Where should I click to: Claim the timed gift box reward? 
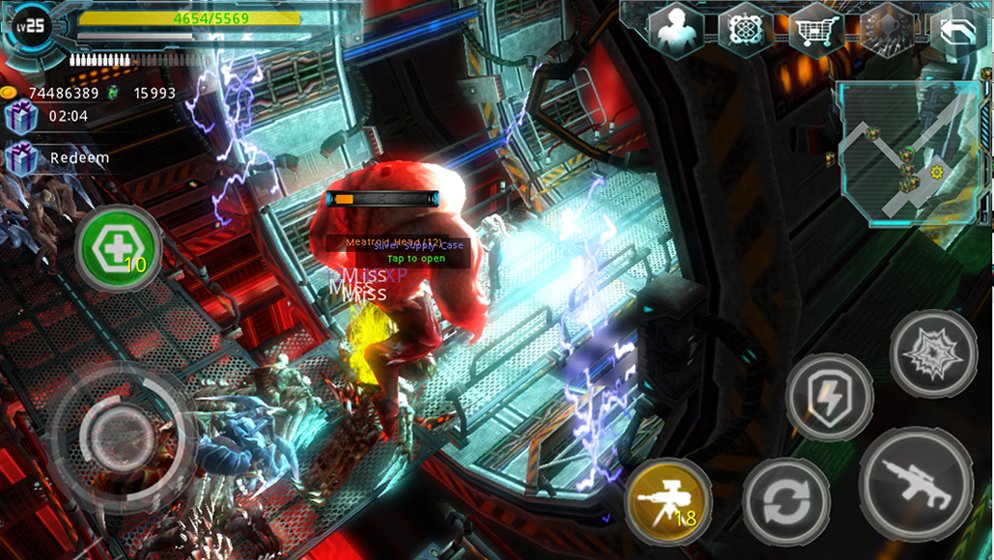click(20, 117)
